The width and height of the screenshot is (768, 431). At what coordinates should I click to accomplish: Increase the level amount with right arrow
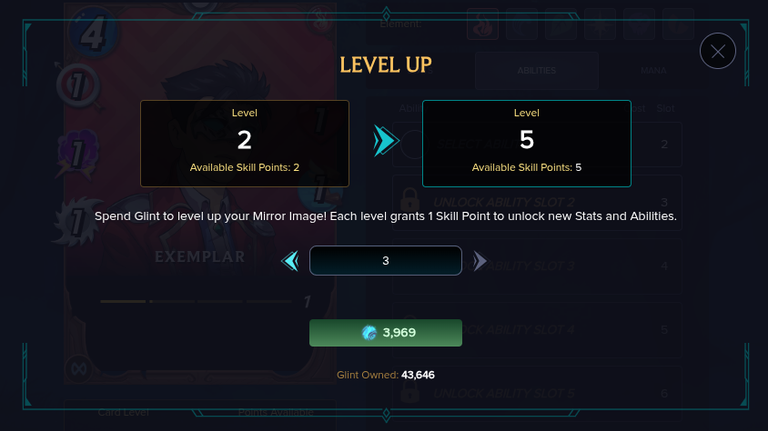click(x=480, y=261)
